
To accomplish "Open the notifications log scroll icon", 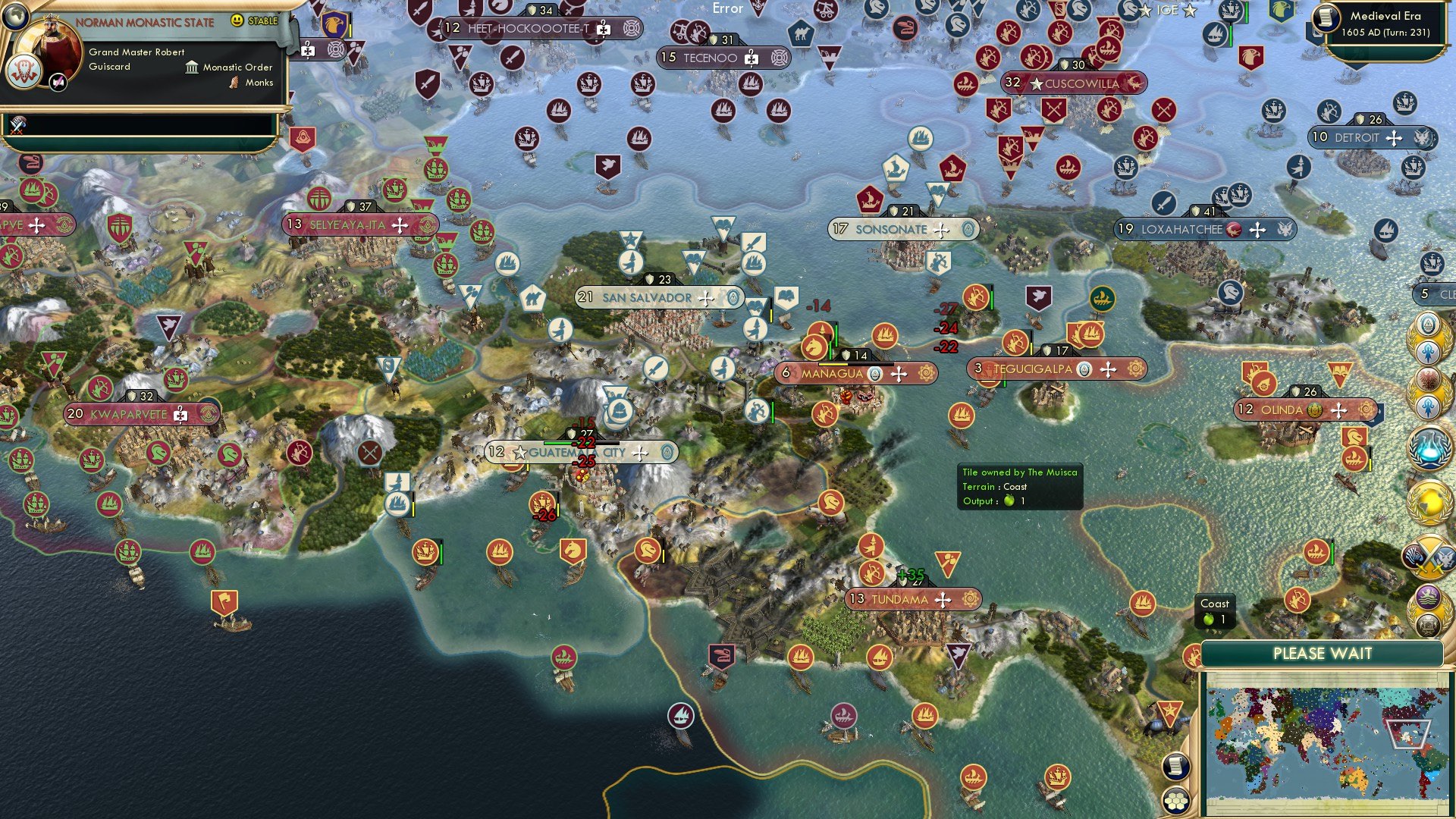I will tap(1176, 767).
